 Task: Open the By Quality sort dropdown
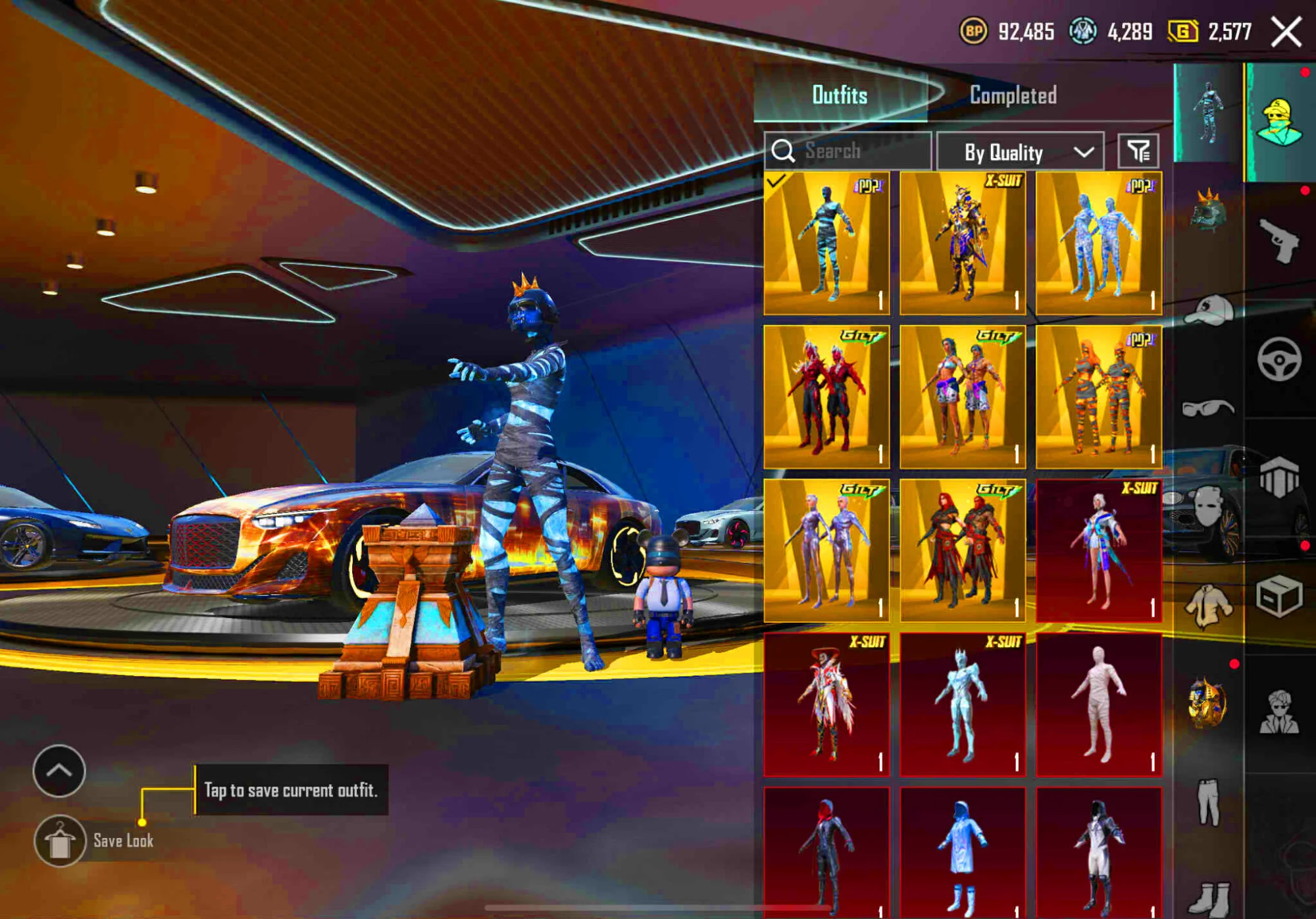[1020, 152]
